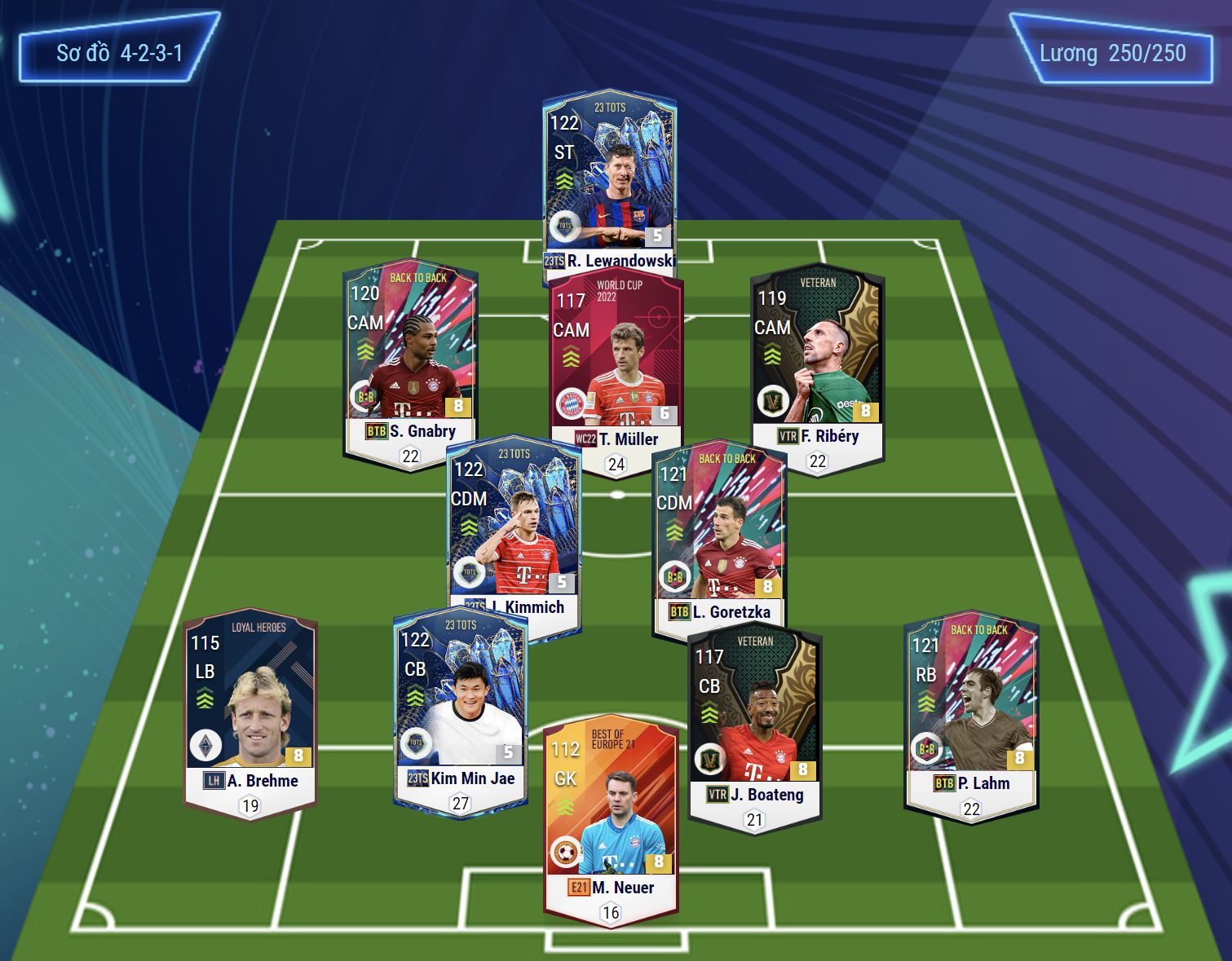This screenshot has height=961, width=1232.
Task: Pick the J. Boateng centre-back card
Action: coord(755,717)
